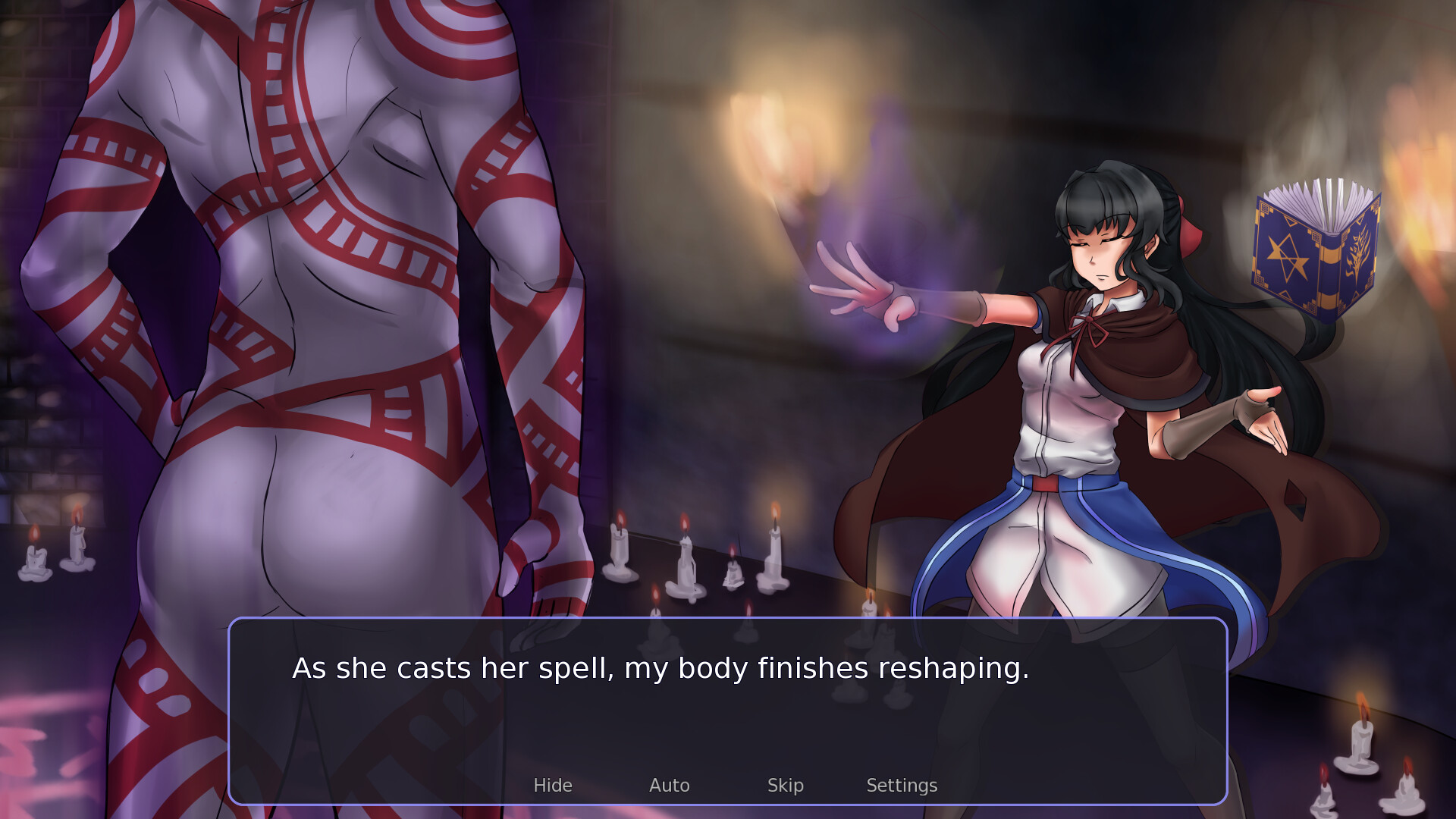The image size is (1456, 819).
Task: Open the Settings menu
Action: 902,786
